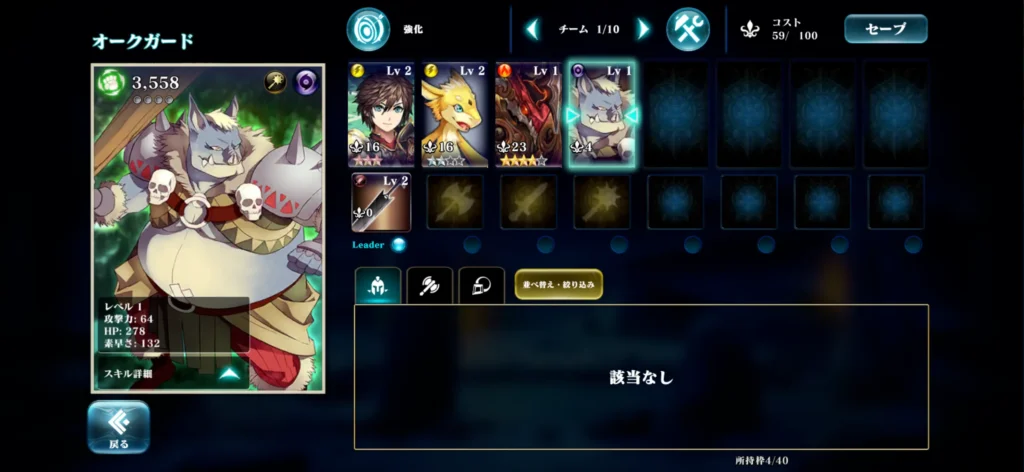View the large オークガード card artwork
1024x472 pixels.
(x=208, y=200)
